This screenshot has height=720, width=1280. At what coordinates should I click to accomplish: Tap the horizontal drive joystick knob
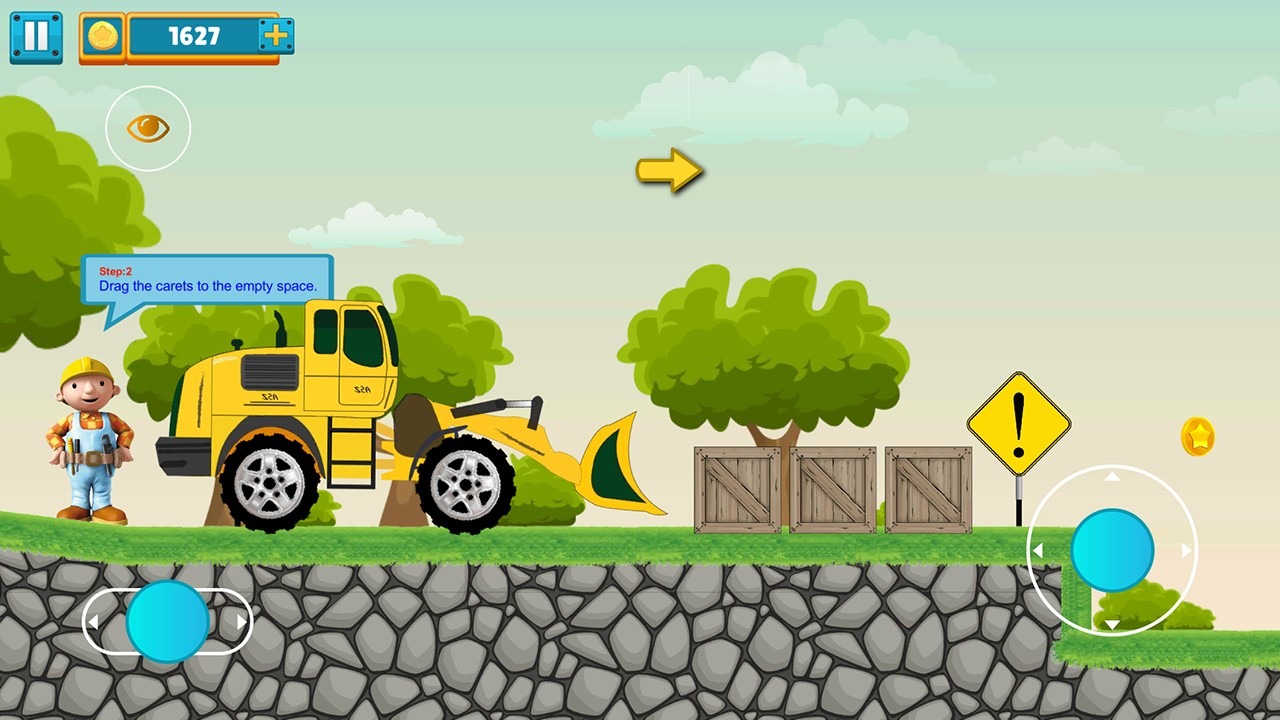(167, 621)
